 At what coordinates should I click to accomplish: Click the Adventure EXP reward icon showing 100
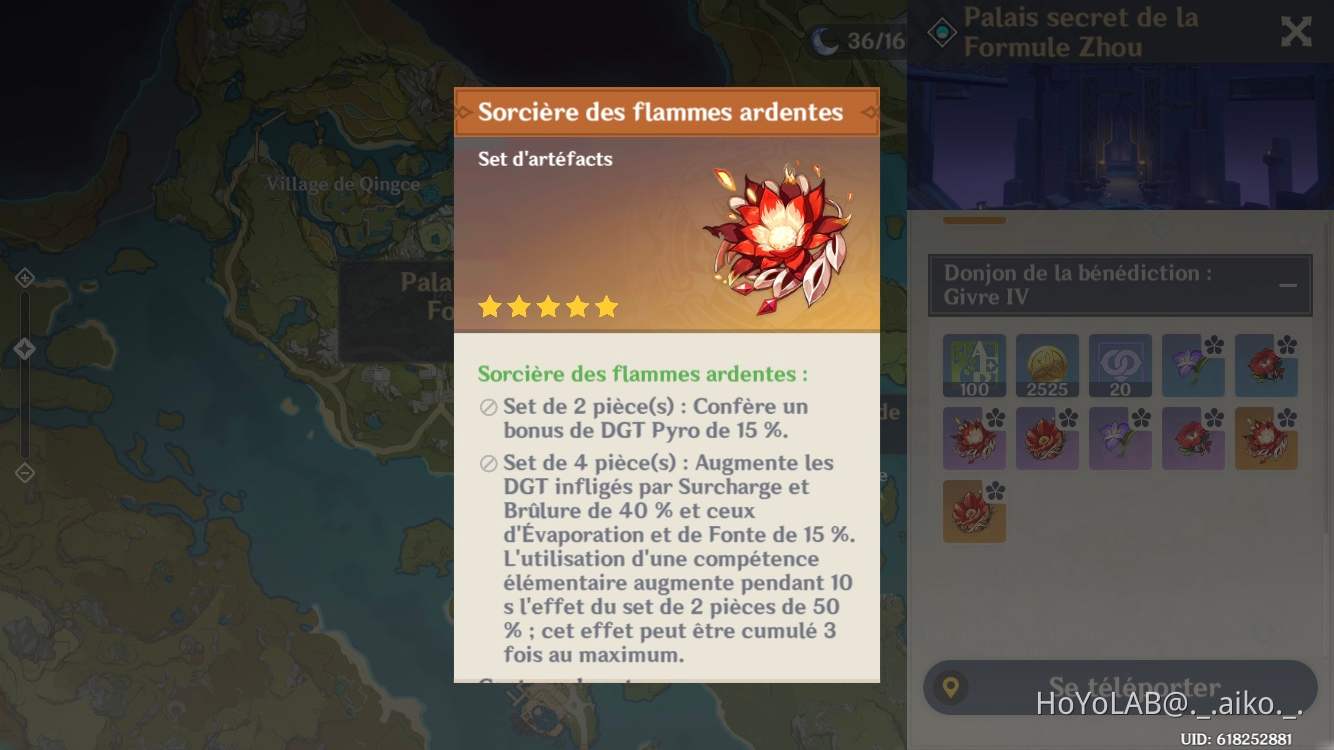(974, 365)
